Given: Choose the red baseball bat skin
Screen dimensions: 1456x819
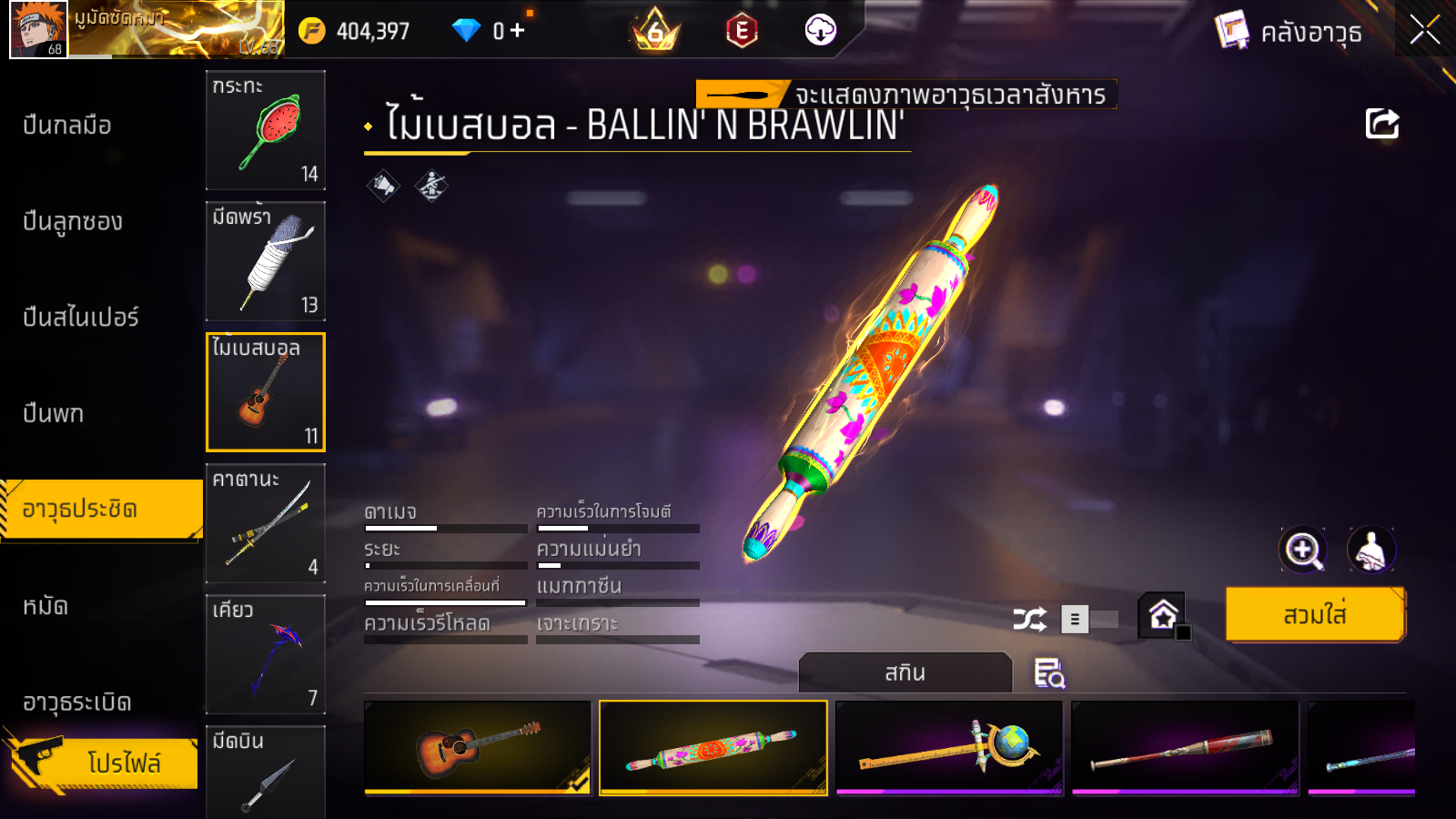Looking at the screenshot, I should (1185, 747).
